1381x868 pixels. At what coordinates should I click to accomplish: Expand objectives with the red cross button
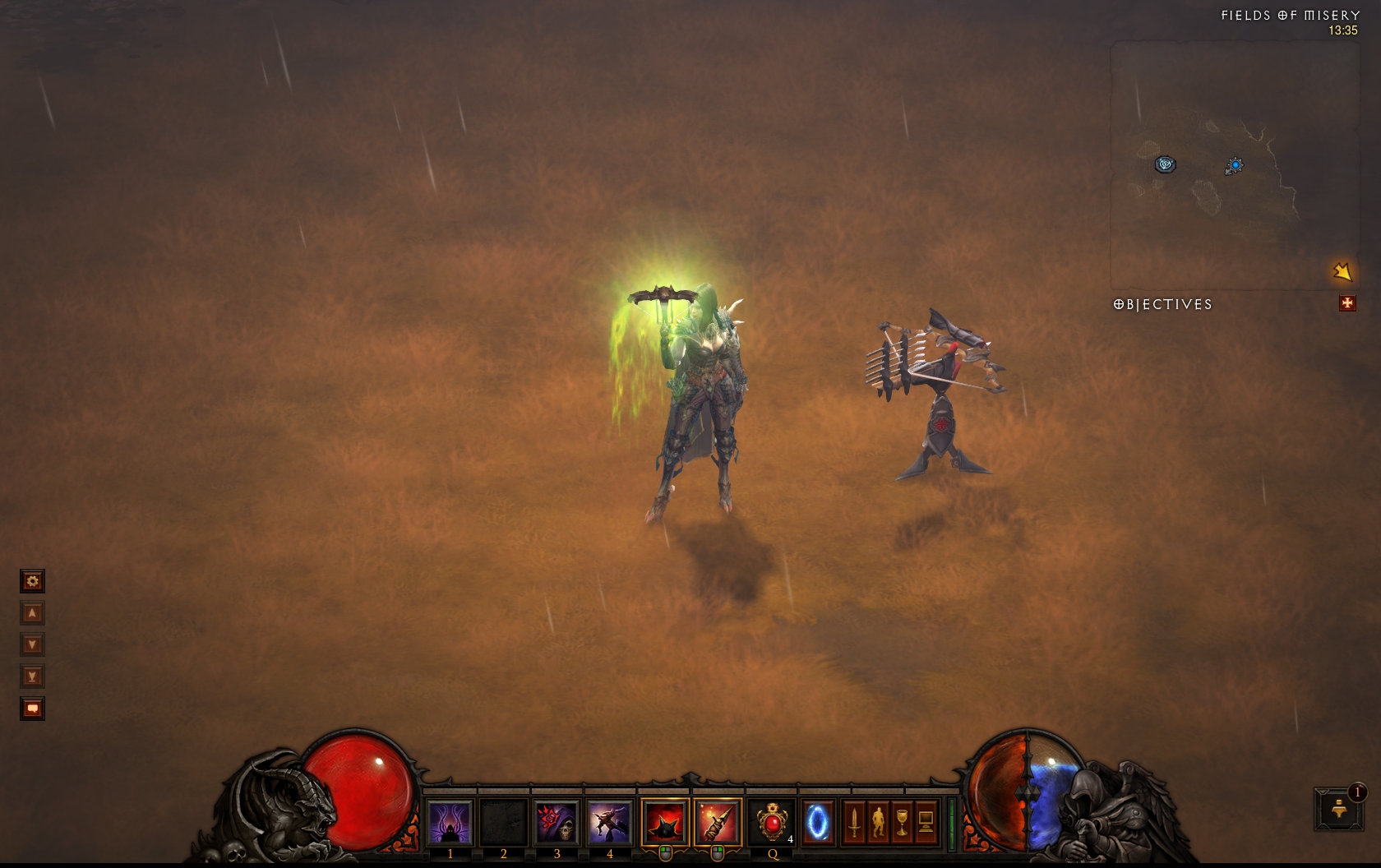1346,304
